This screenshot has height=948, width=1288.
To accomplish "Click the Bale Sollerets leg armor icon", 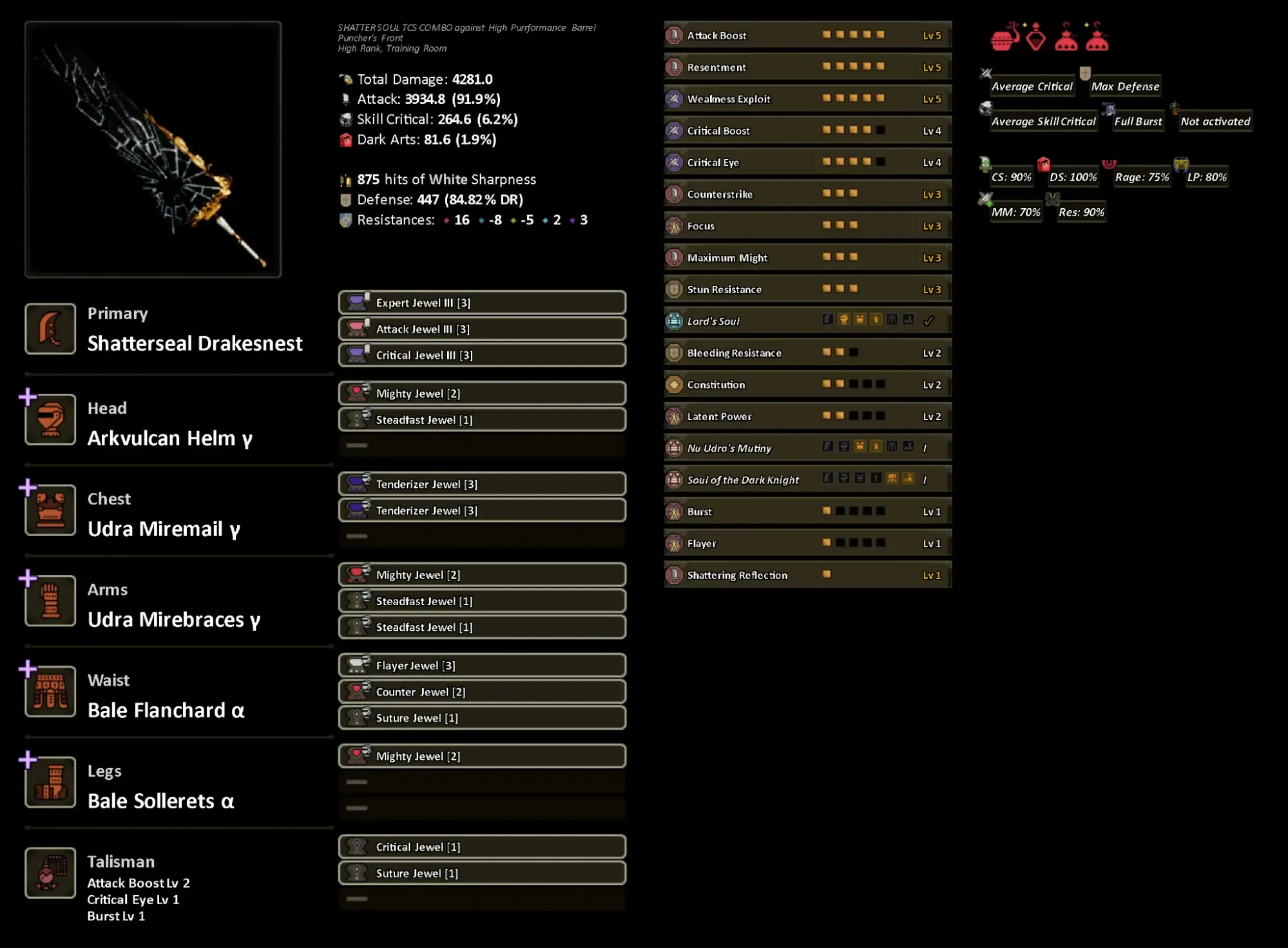I will pos(50,782).
